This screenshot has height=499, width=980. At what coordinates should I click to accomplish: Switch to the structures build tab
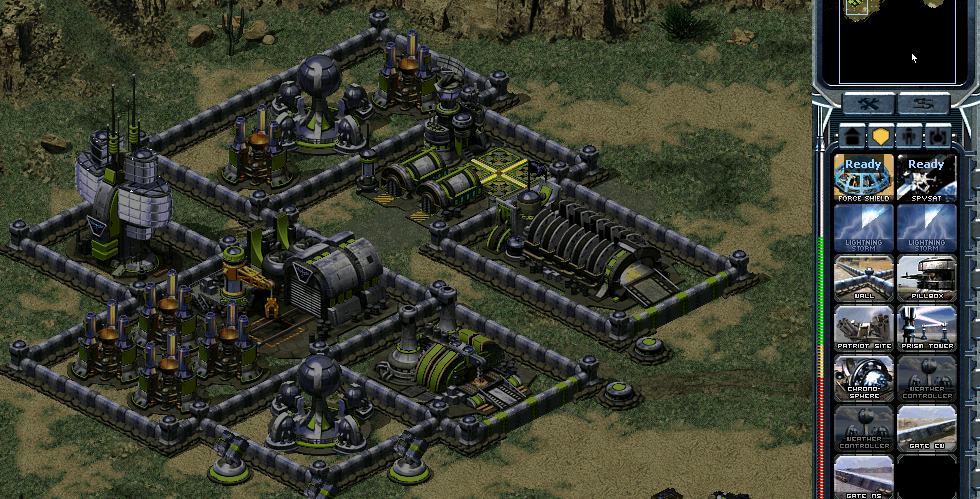point(852,136)
